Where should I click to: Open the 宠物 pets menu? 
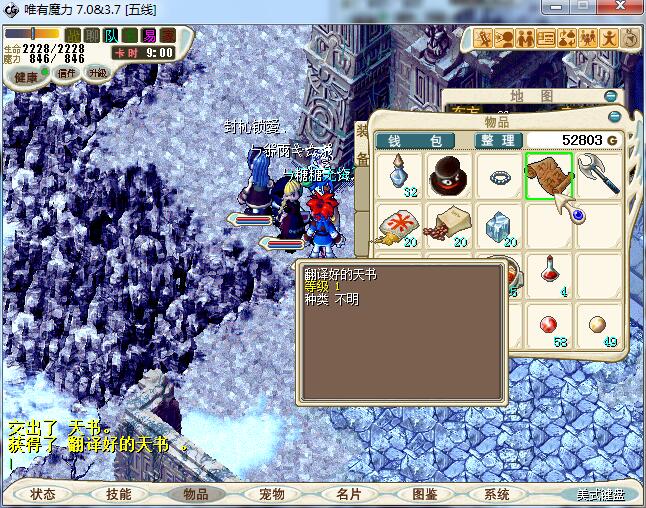pos(272,494)
